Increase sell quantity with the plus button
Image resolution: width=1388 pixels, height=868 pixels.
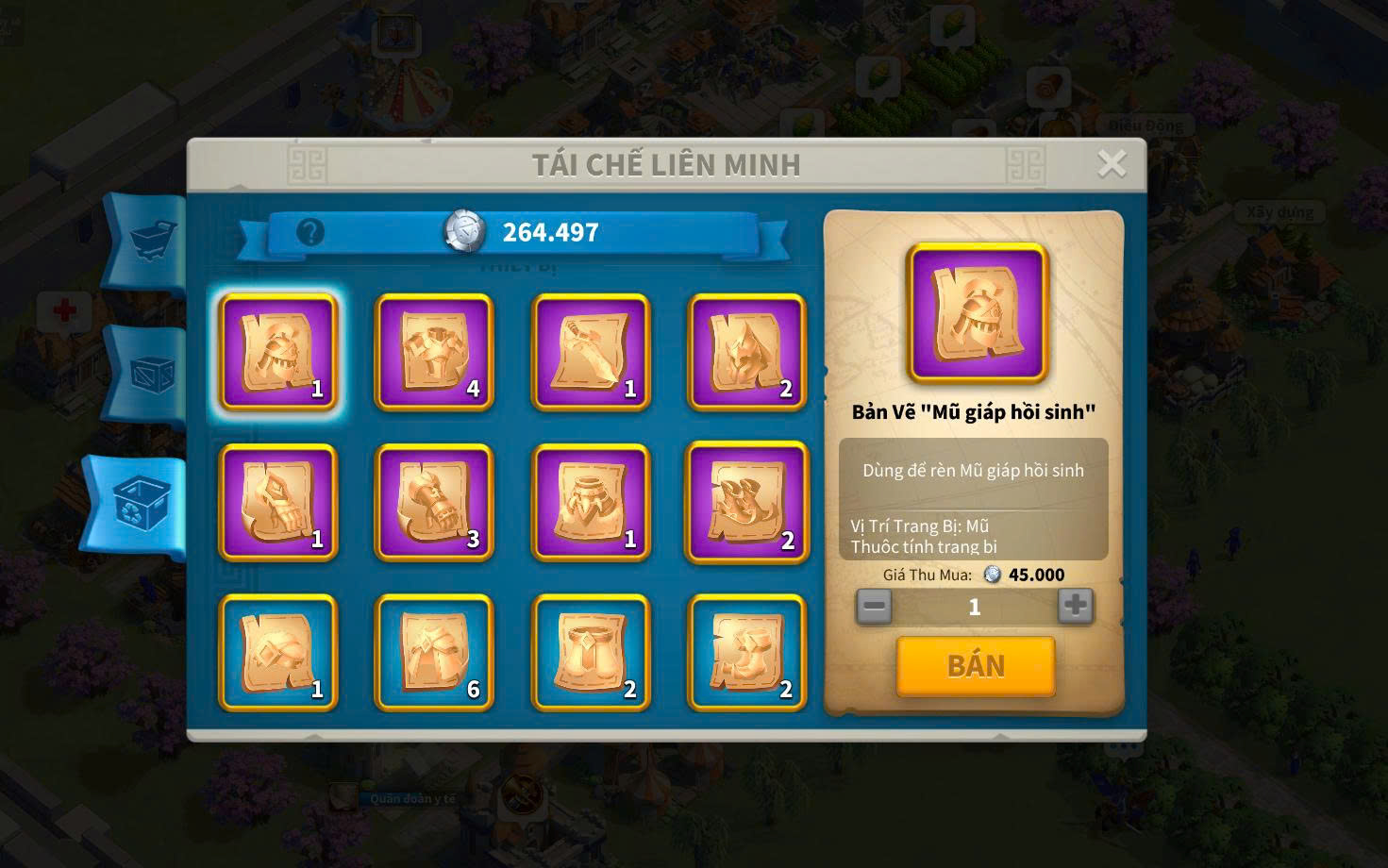[x=1075, y=606]
